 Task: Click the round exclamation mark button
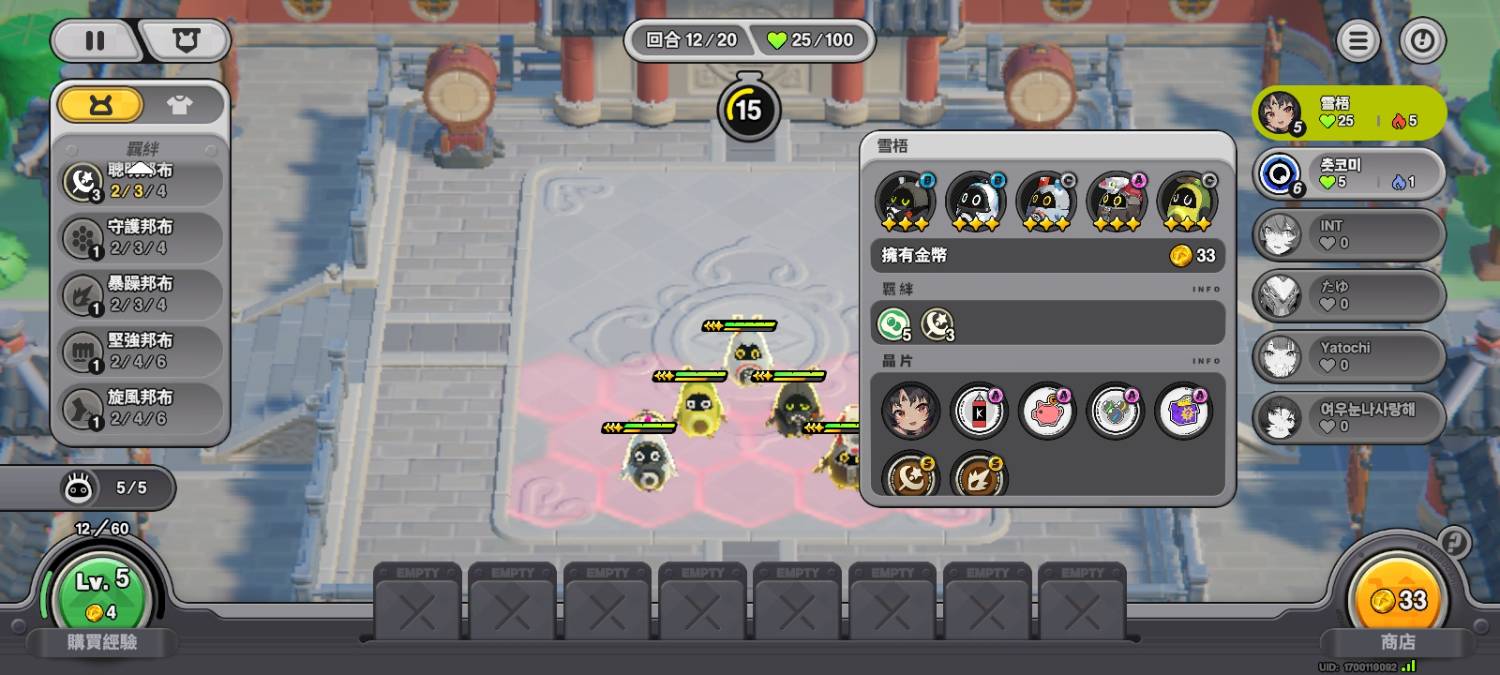tap(1422, 41)
